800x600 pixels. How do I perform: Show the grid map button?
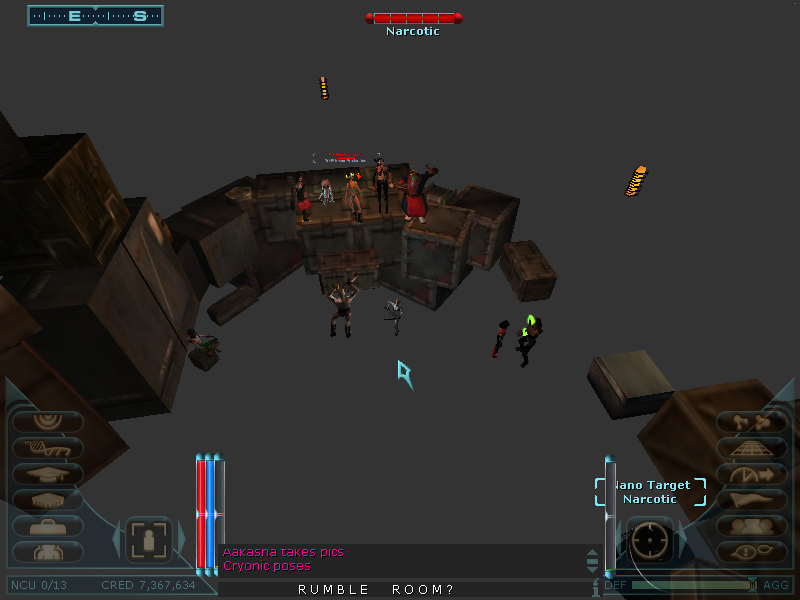click(x=752, y=449)
